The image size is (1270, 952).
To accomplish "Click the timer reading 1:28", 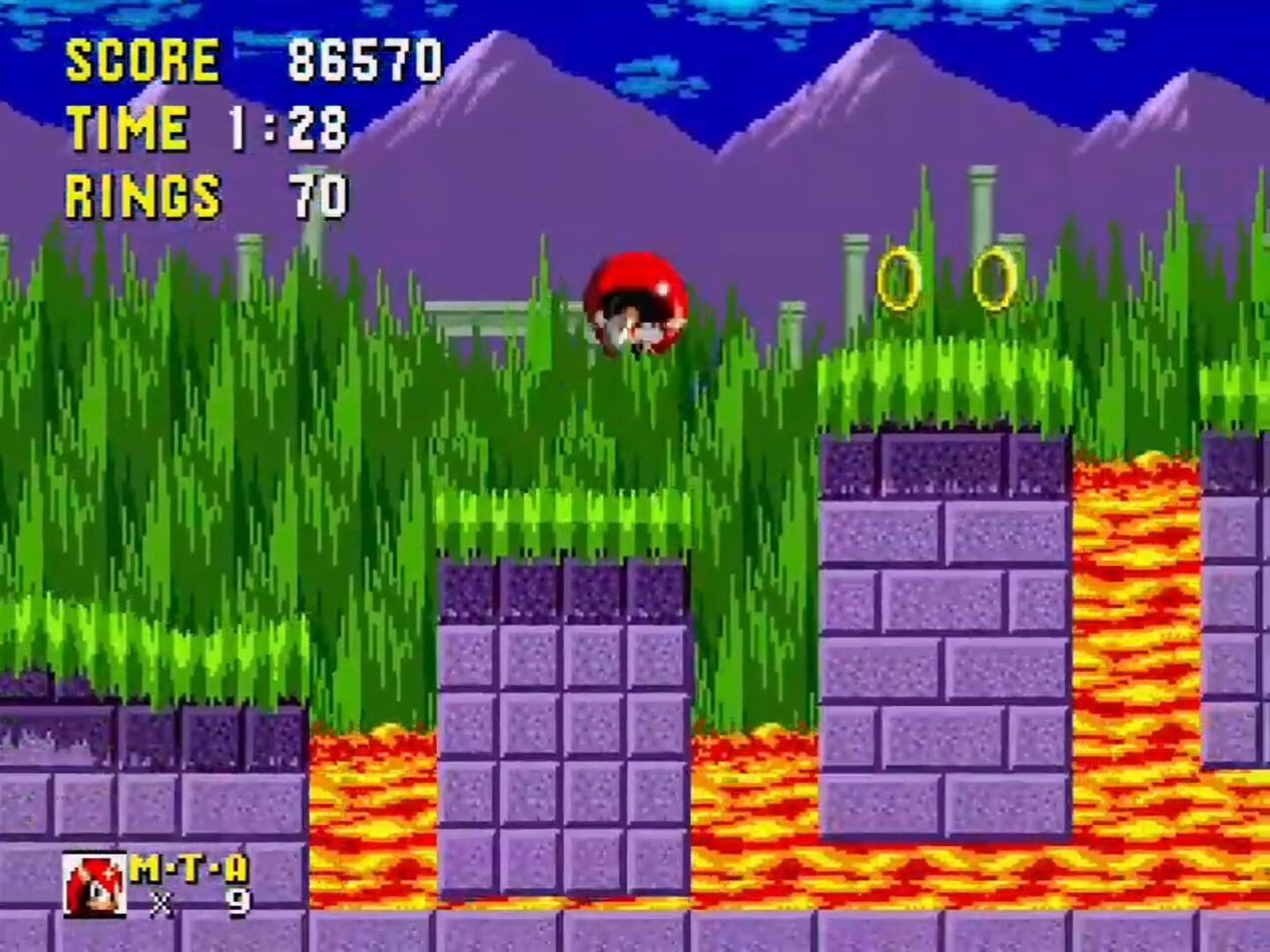I will [x=291, y=128].
